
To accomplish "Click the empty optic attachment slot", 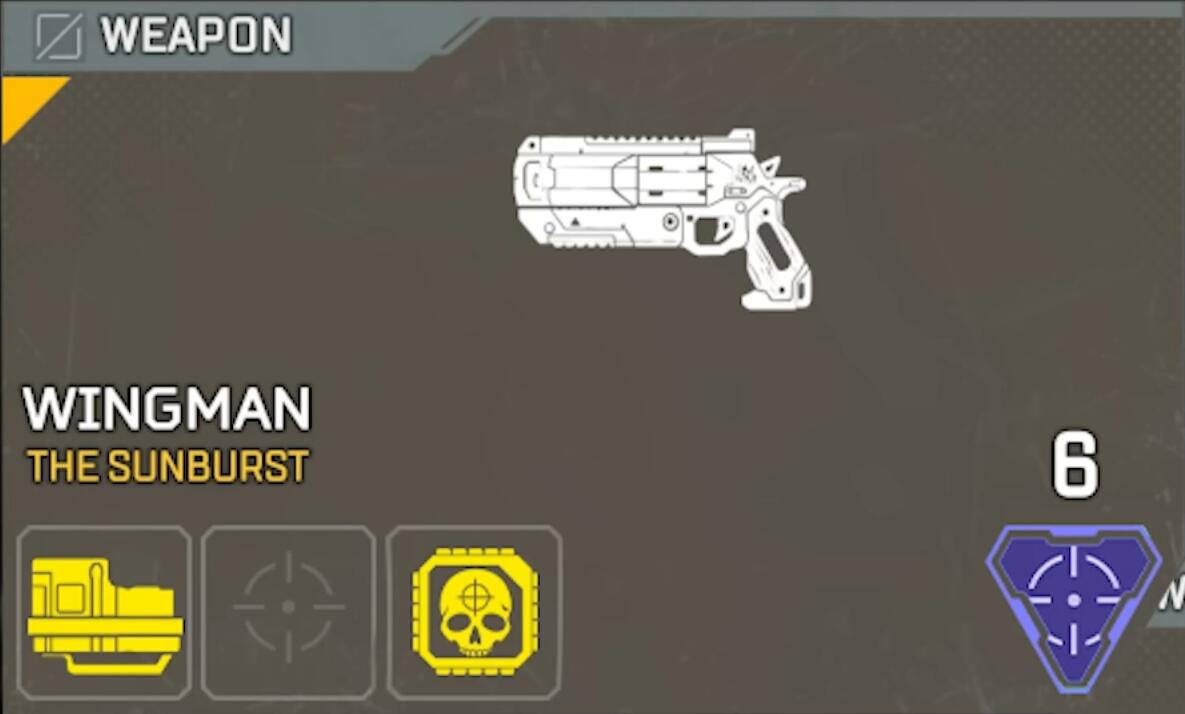I will click(288, 612).
